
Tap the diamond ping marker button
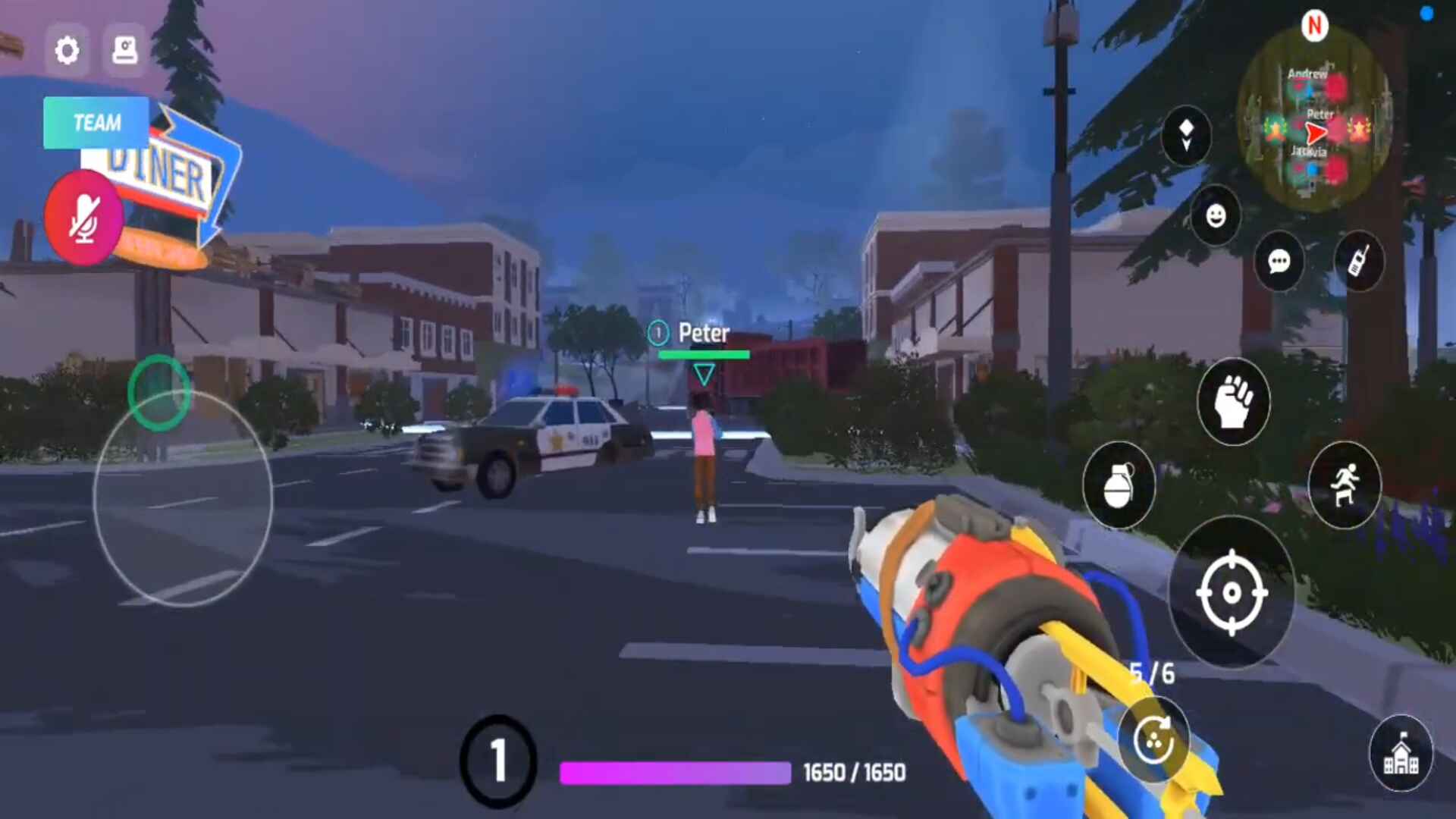pos(1186,136)
